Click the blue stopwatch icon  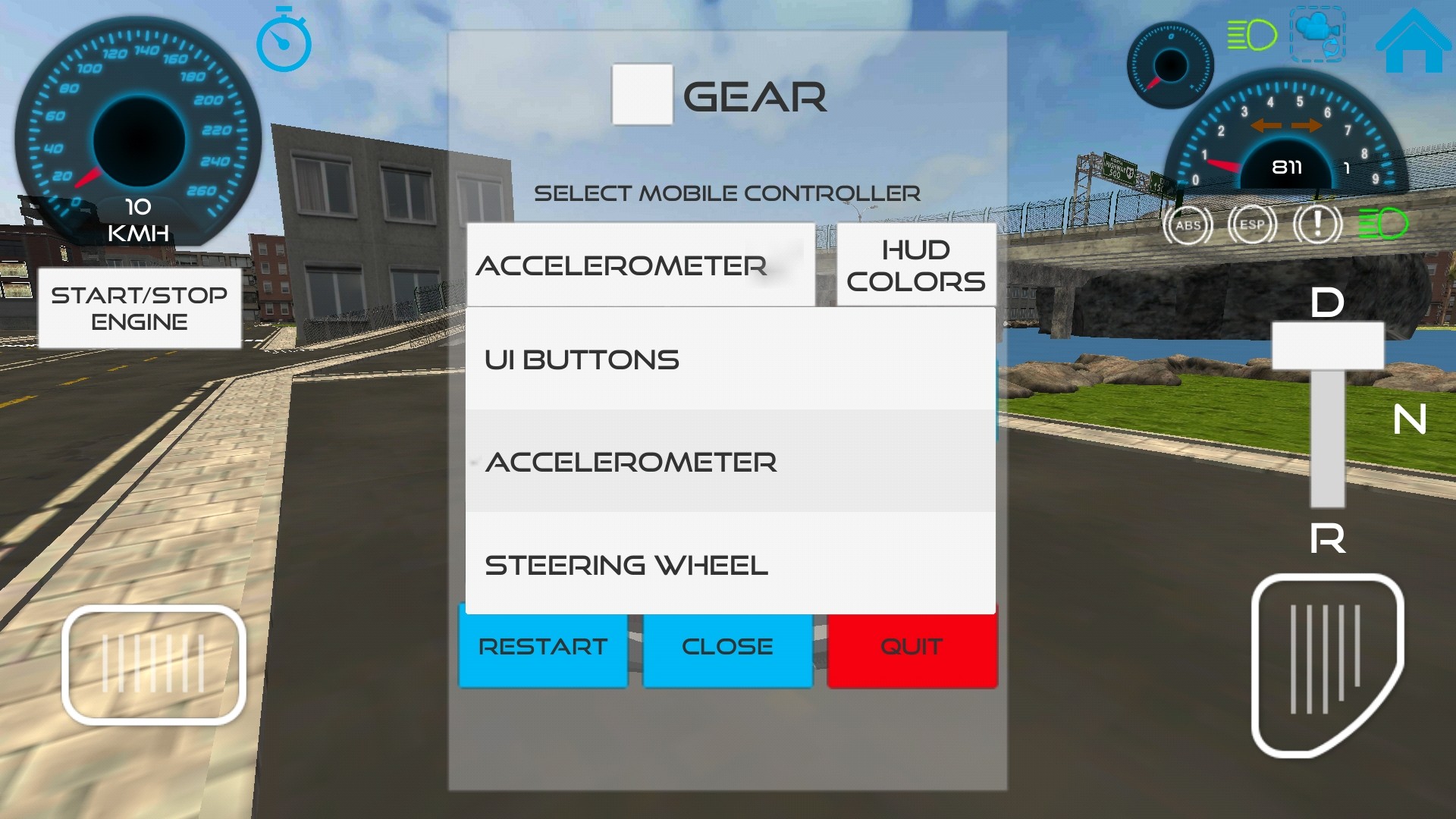click(284, 40)
